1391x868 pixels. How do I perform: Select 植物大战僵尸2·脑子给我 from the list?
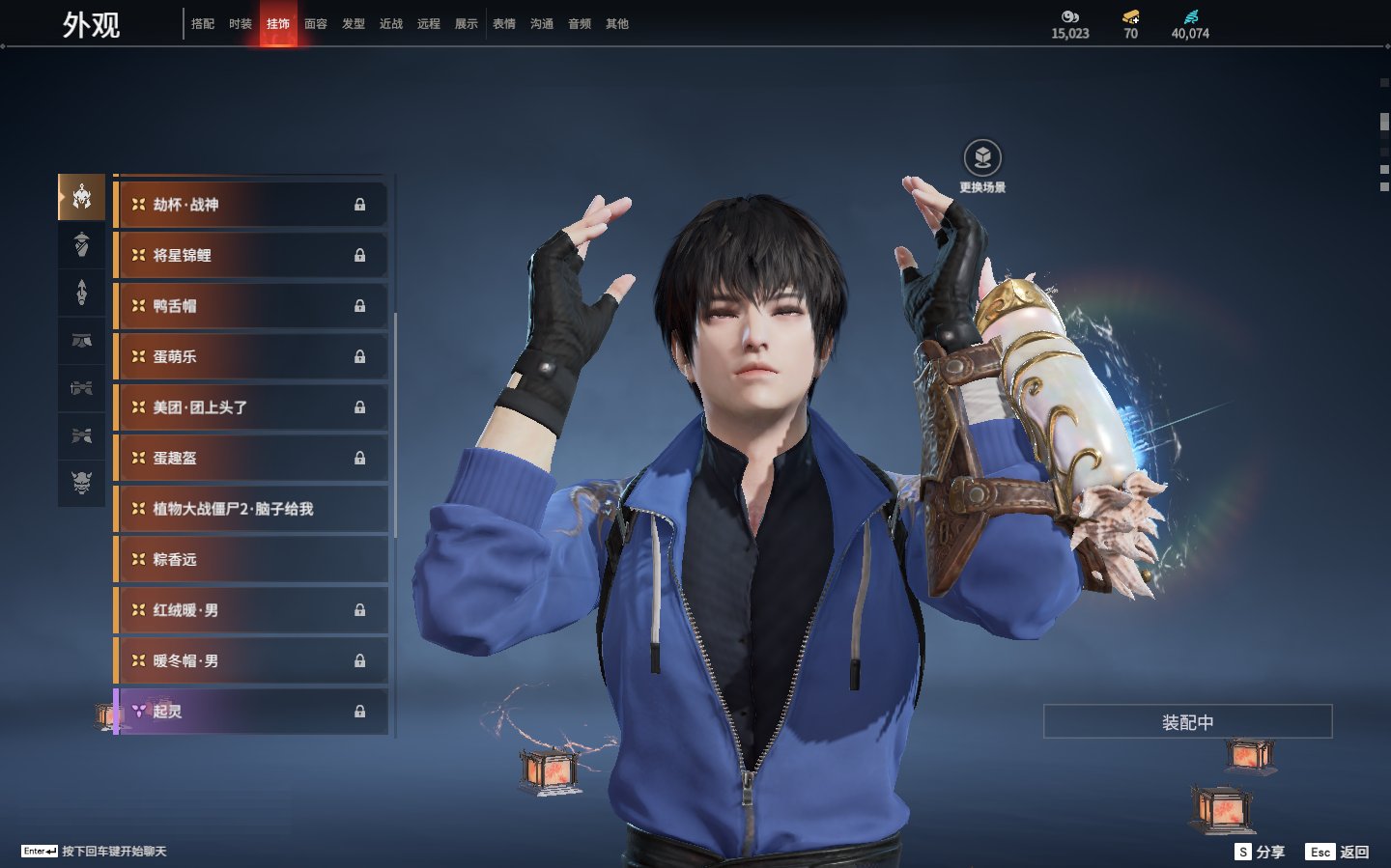(x=251, y=509)
